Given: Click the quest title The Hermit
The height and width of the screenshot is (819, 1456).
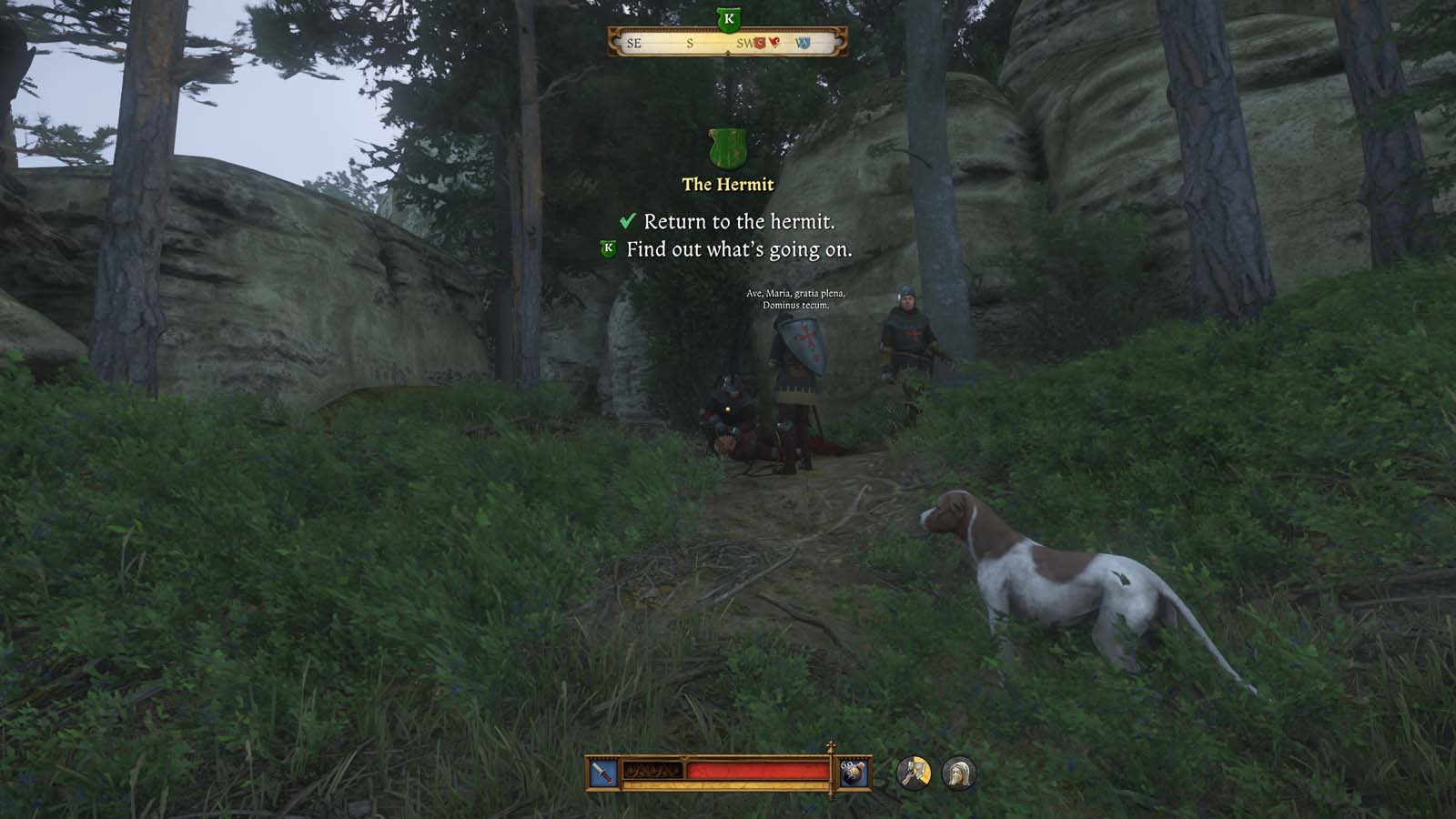Looking at the screenshot, I should click(727, 185).
